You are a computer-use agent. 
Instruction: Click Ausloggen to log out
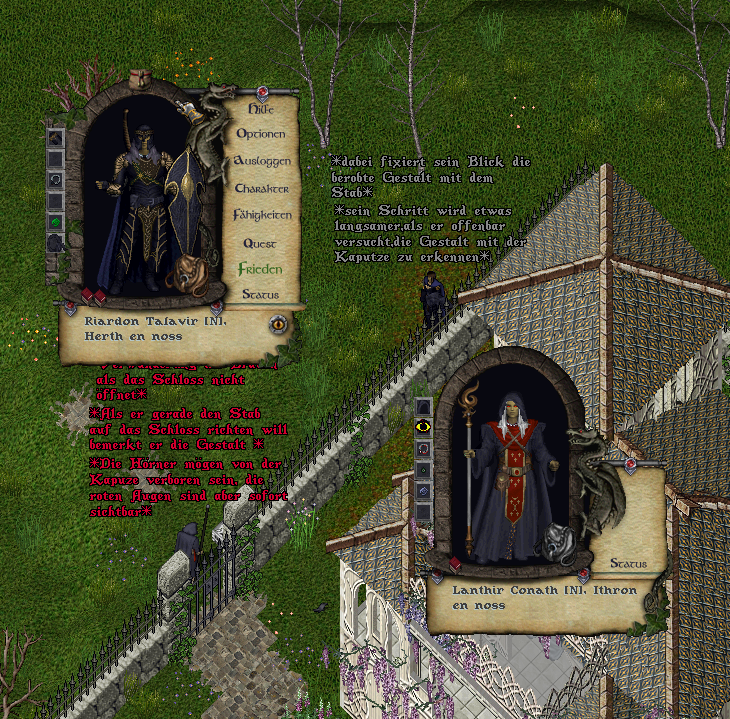[262, 161]
